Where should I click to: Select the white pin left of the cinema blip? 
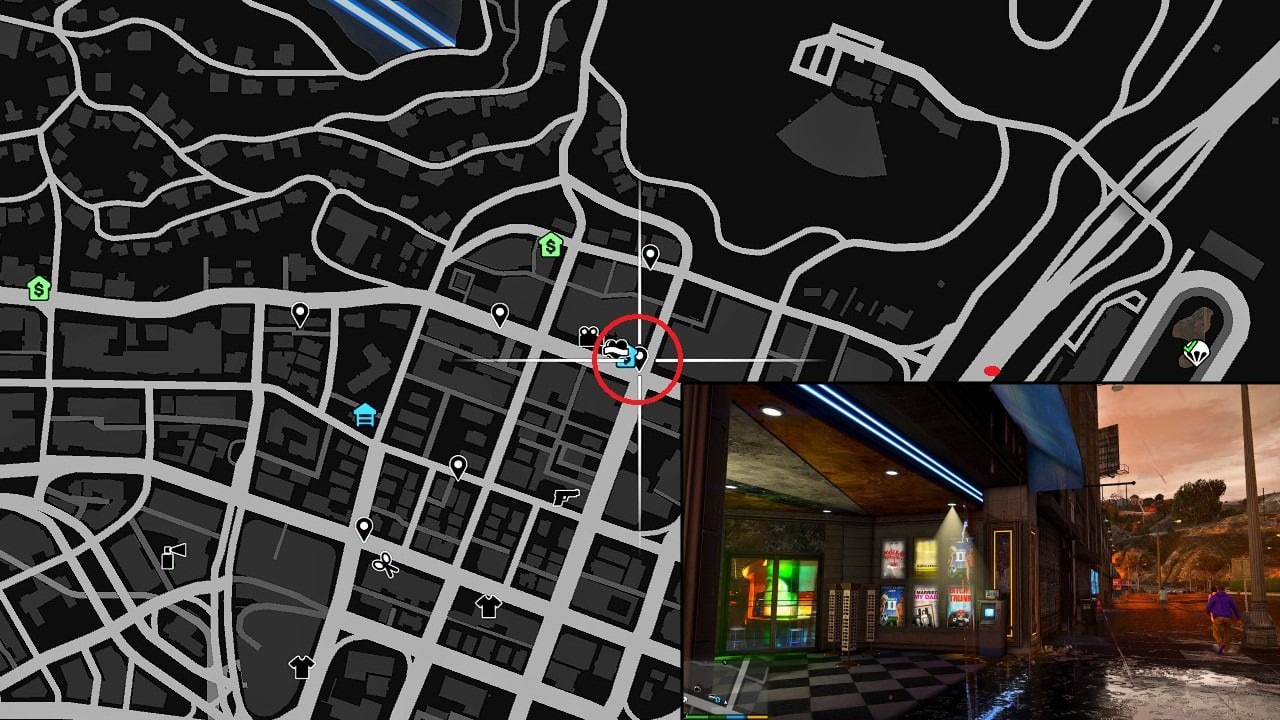(498, 313)
